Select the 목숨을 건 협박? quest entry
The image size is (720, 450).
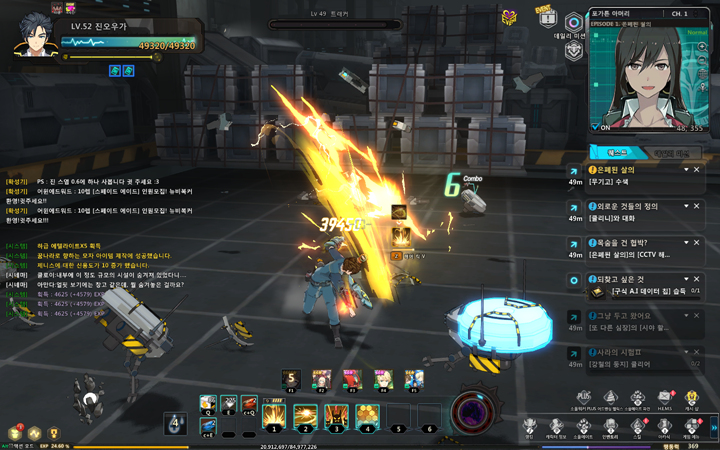[630, 242]
